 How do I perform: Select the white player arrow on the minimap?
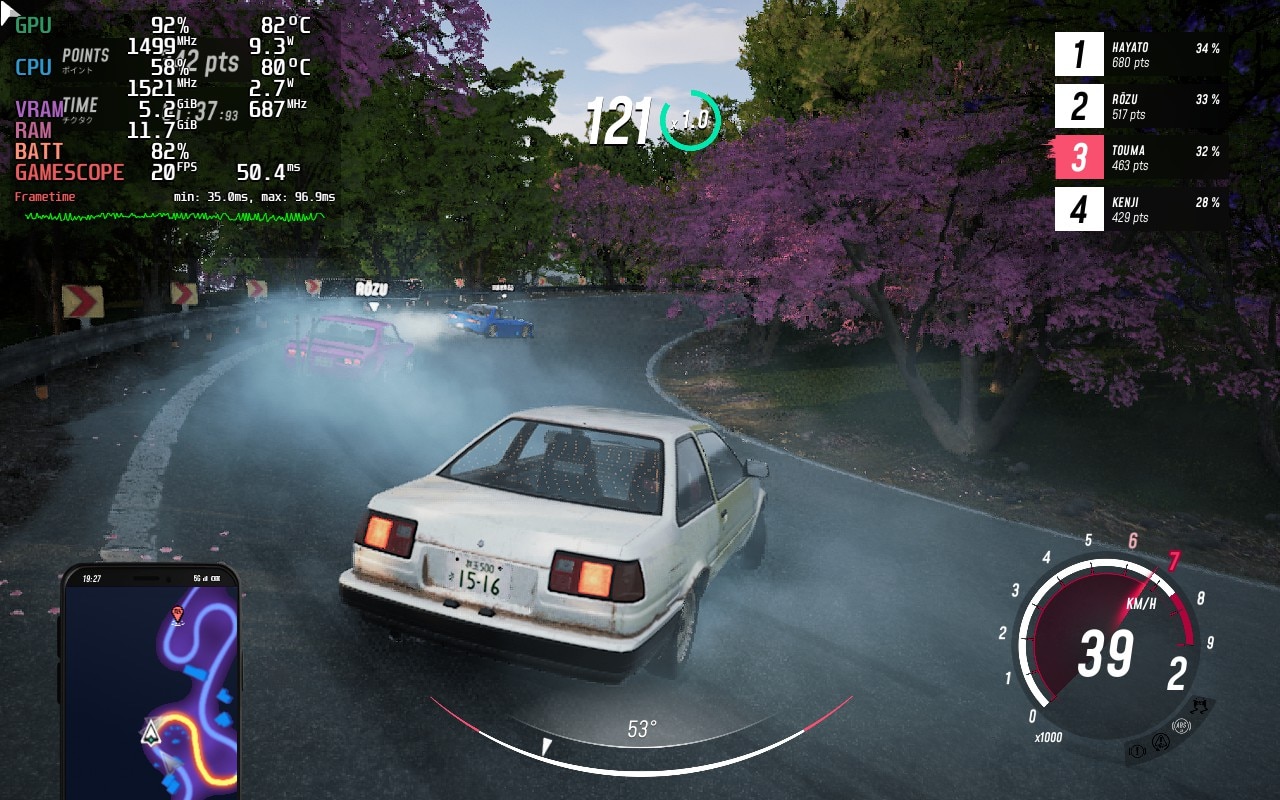(x=151, y=734)
